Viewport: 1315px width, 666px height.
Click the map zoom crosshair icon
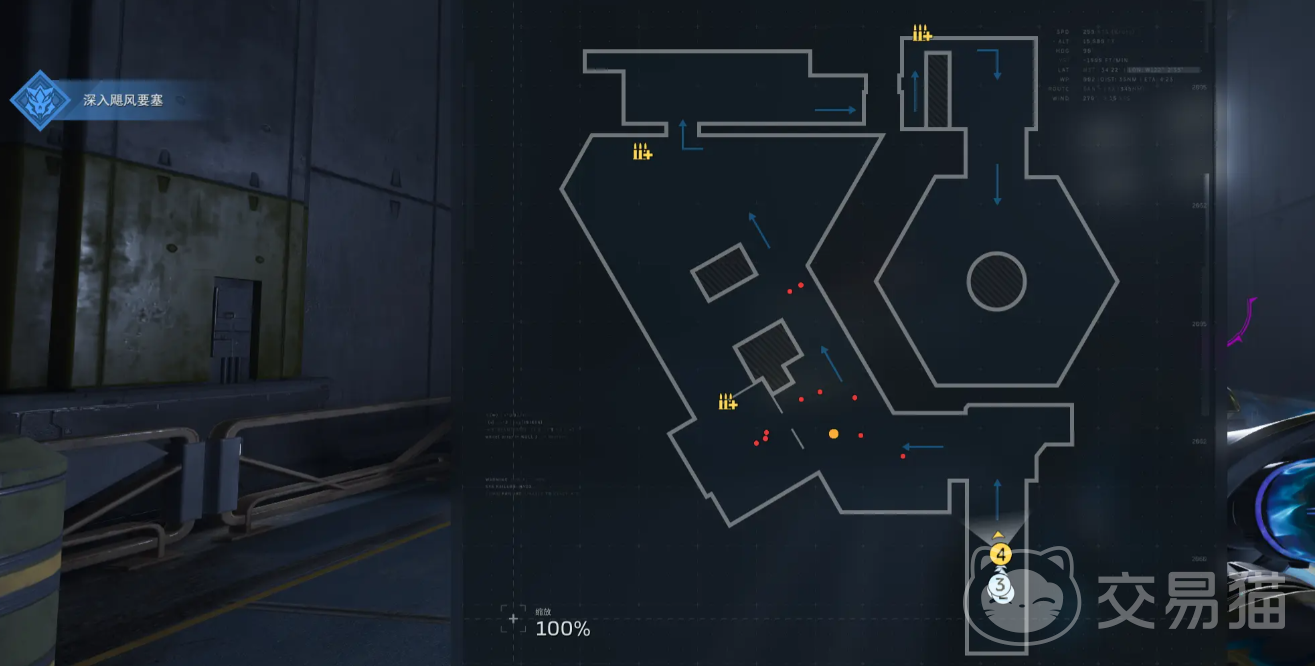513,620
